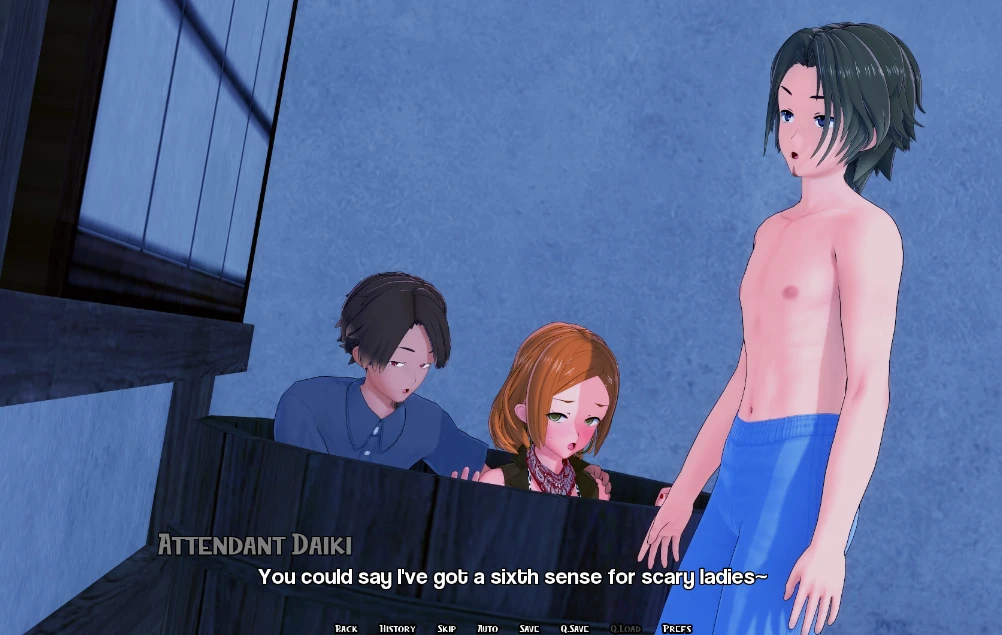This screenshot has width=1002, height=635.
Task: Toggle Auto-advance mode
Action: point(487,628)
